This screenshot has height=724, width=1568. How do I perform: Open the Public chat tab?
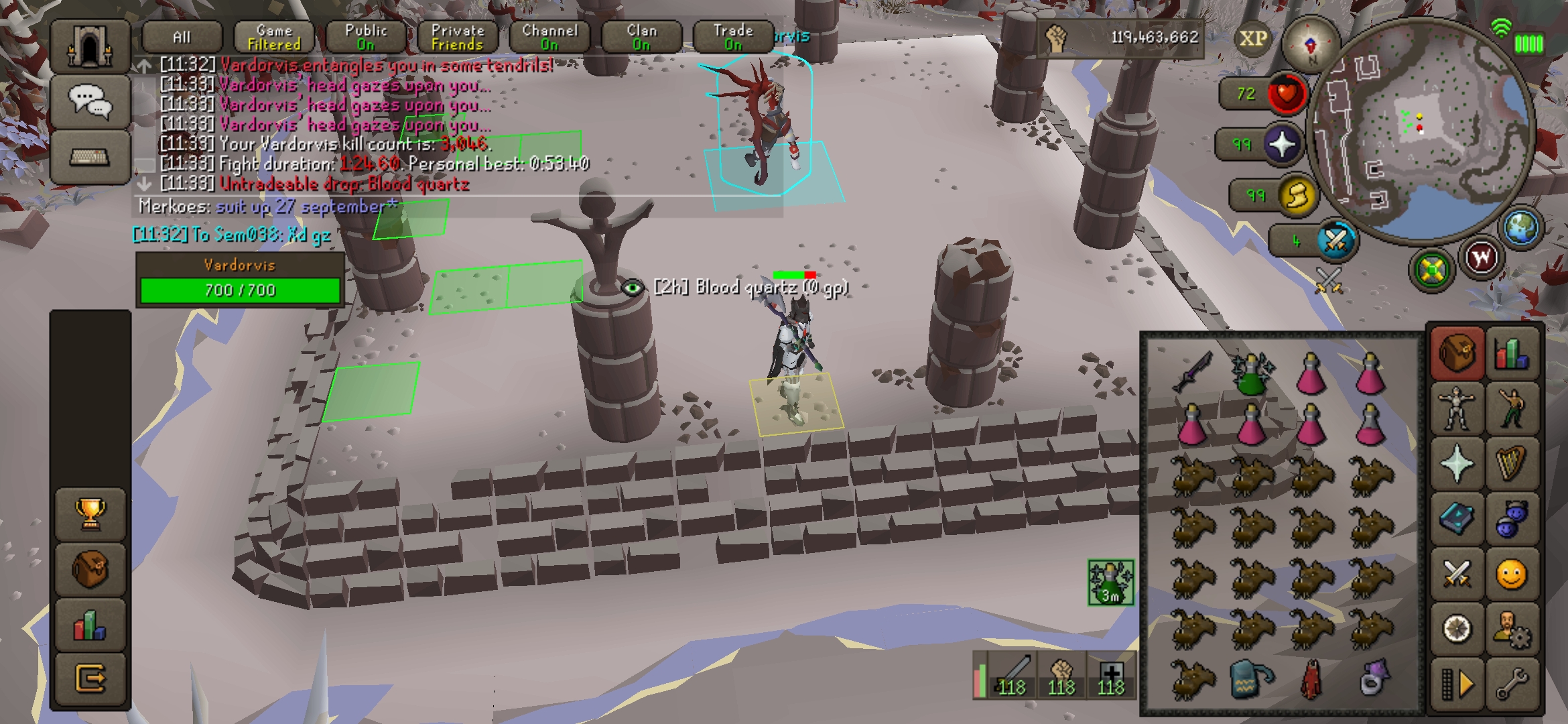[x=366, y=38]
